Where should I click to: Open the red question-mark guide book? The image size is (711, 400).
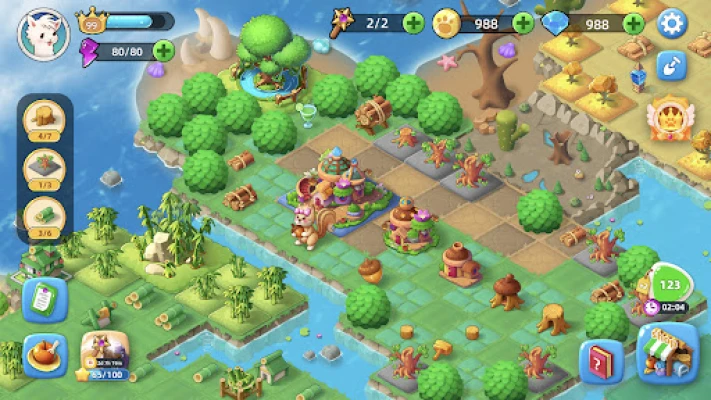click(602, 361)
